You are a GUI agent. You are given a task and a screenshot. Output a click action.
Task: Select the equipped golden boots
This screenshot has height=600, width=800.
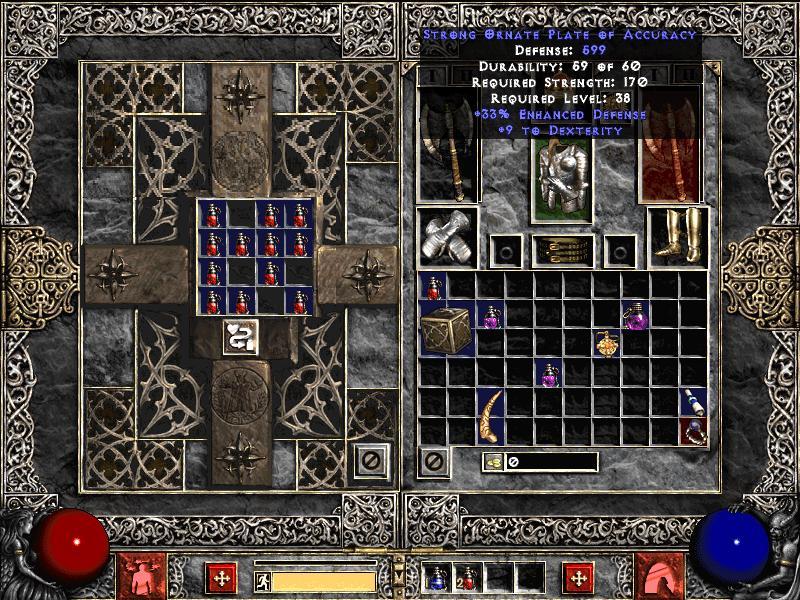click(677, 237)
